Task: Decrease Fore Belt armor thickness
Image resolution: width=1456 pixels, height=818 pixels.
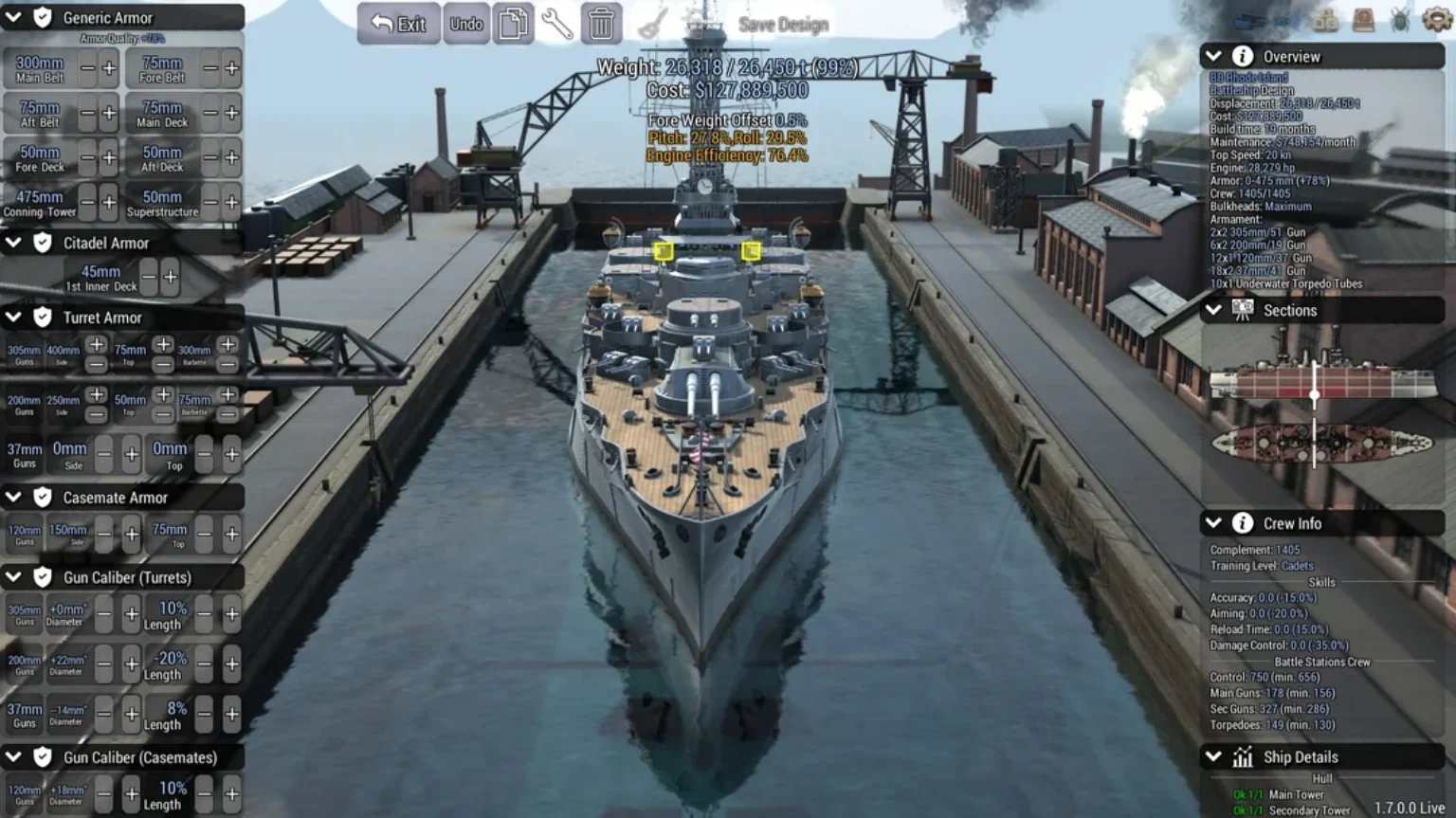Action: click(210, 68)
